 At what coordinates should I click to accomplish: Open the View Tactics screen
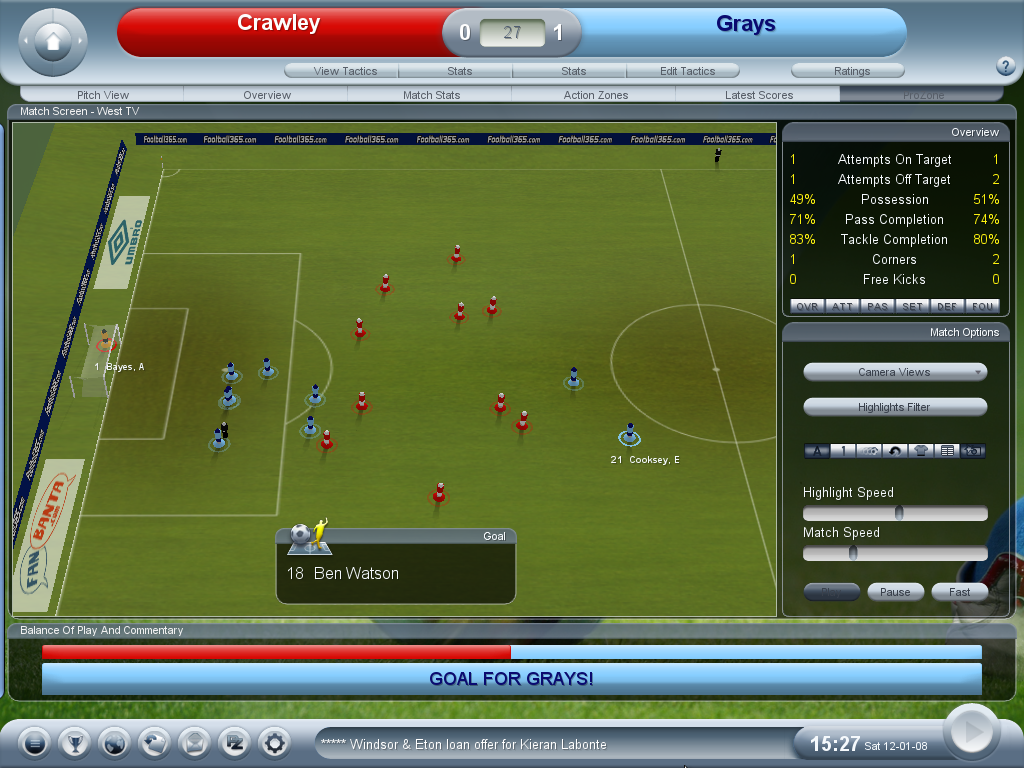pyautogui.click(x=343, y=71)
